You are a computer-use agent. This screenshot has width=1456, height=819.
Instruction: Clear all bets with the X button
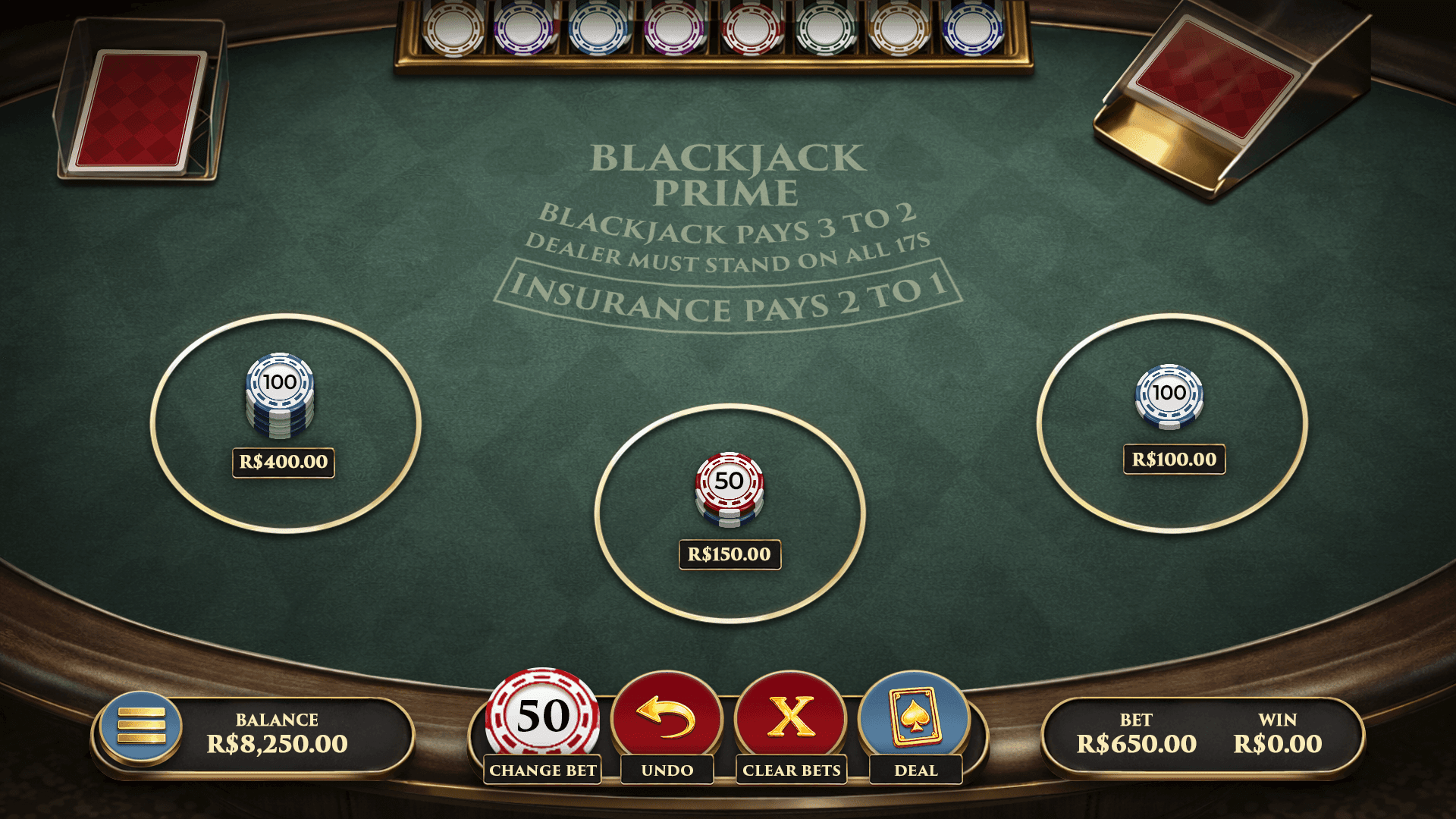pos(791,717)
